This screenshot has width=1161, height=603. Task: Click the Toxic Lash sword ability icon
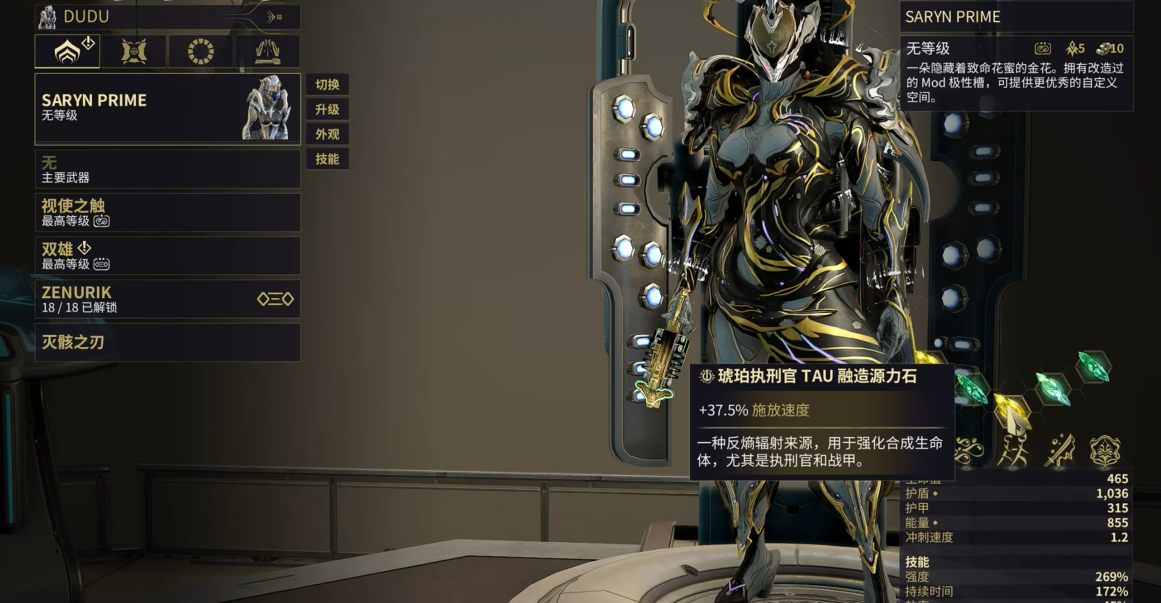(x=1059, y=452)
